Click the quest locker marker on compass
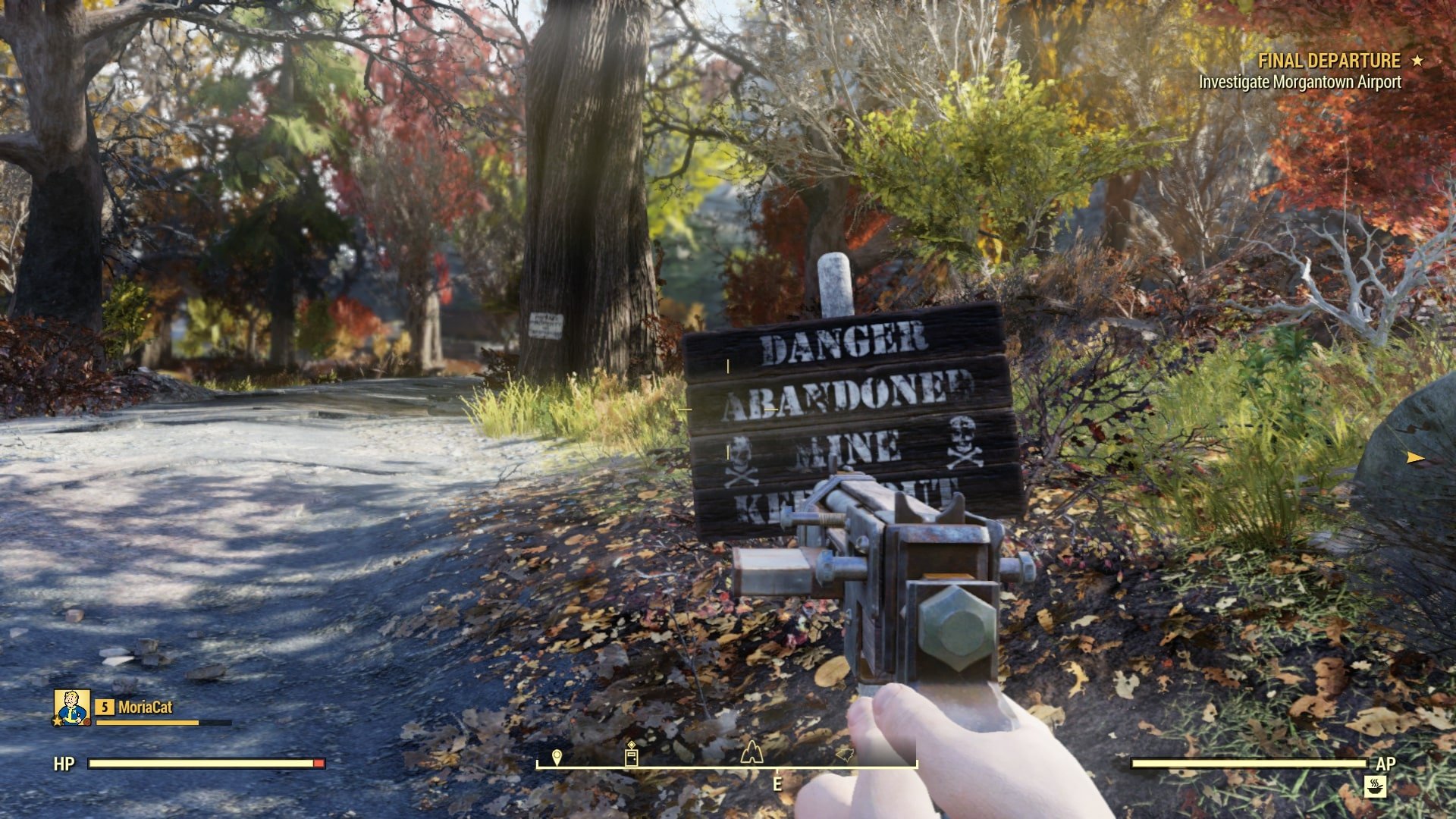The height and width of the screenshot is (819, 1456). coord(631,755)
